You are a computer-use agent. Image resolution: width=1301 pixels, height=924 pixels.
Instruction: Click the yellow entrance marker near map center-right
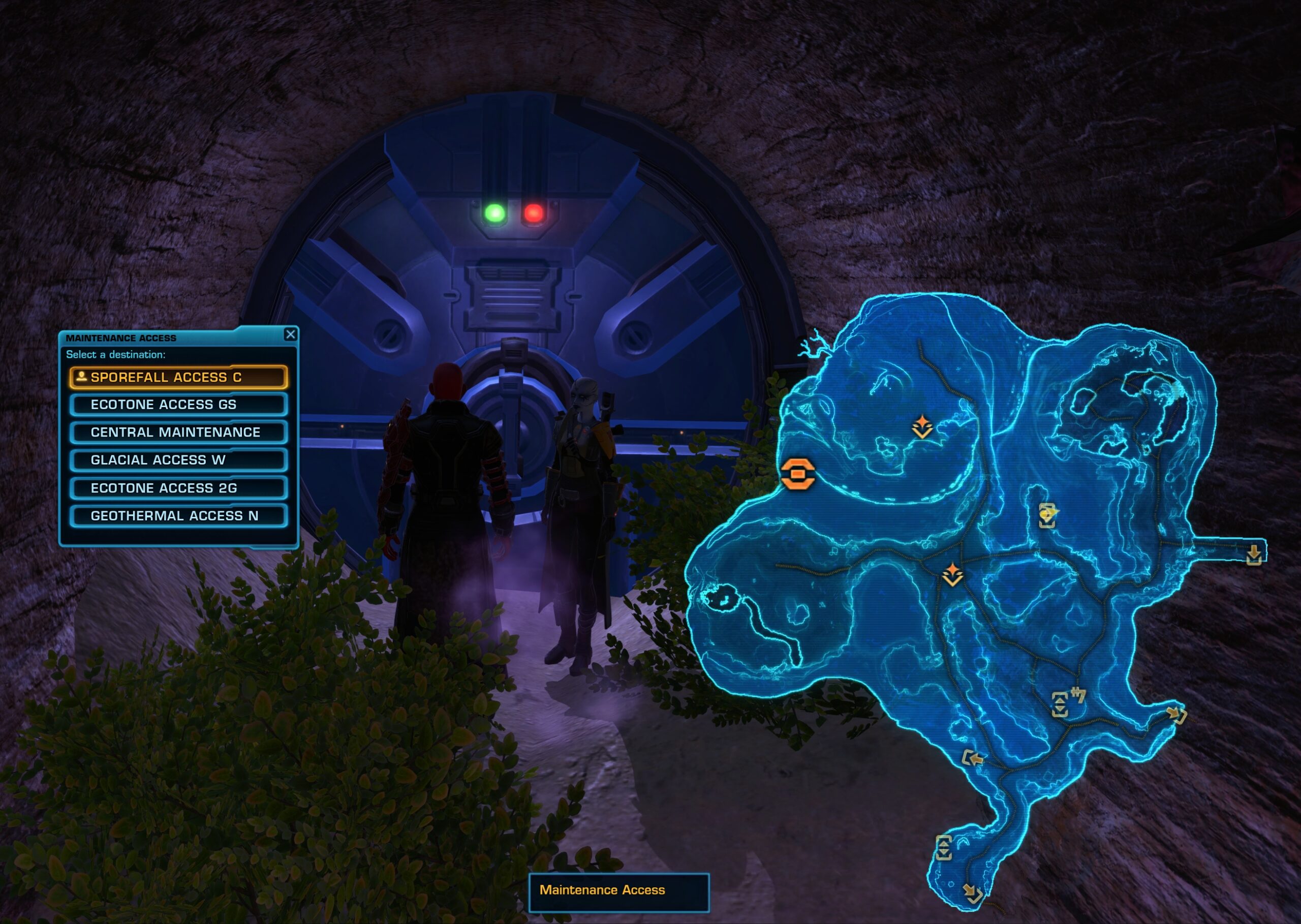[1048, 515]
